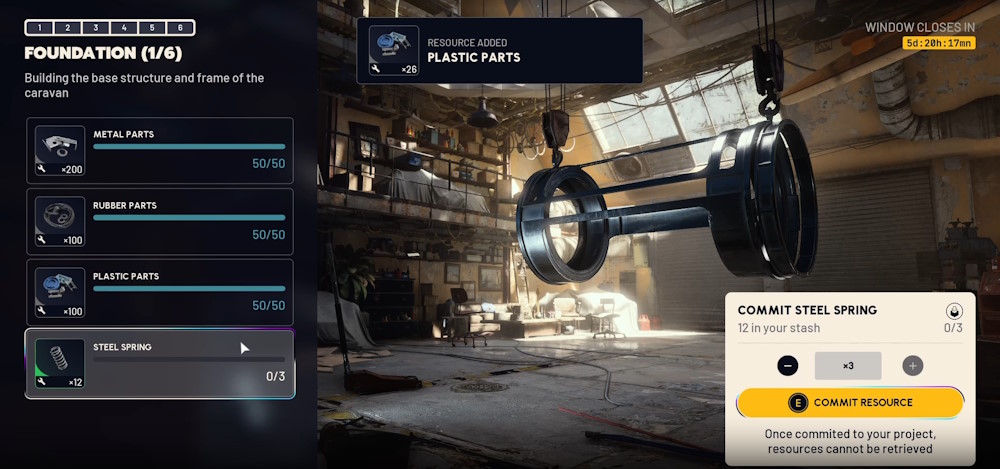The image size is (1000, 469).
Task: Choose stage 6 tab
Action: pos(180,28)
